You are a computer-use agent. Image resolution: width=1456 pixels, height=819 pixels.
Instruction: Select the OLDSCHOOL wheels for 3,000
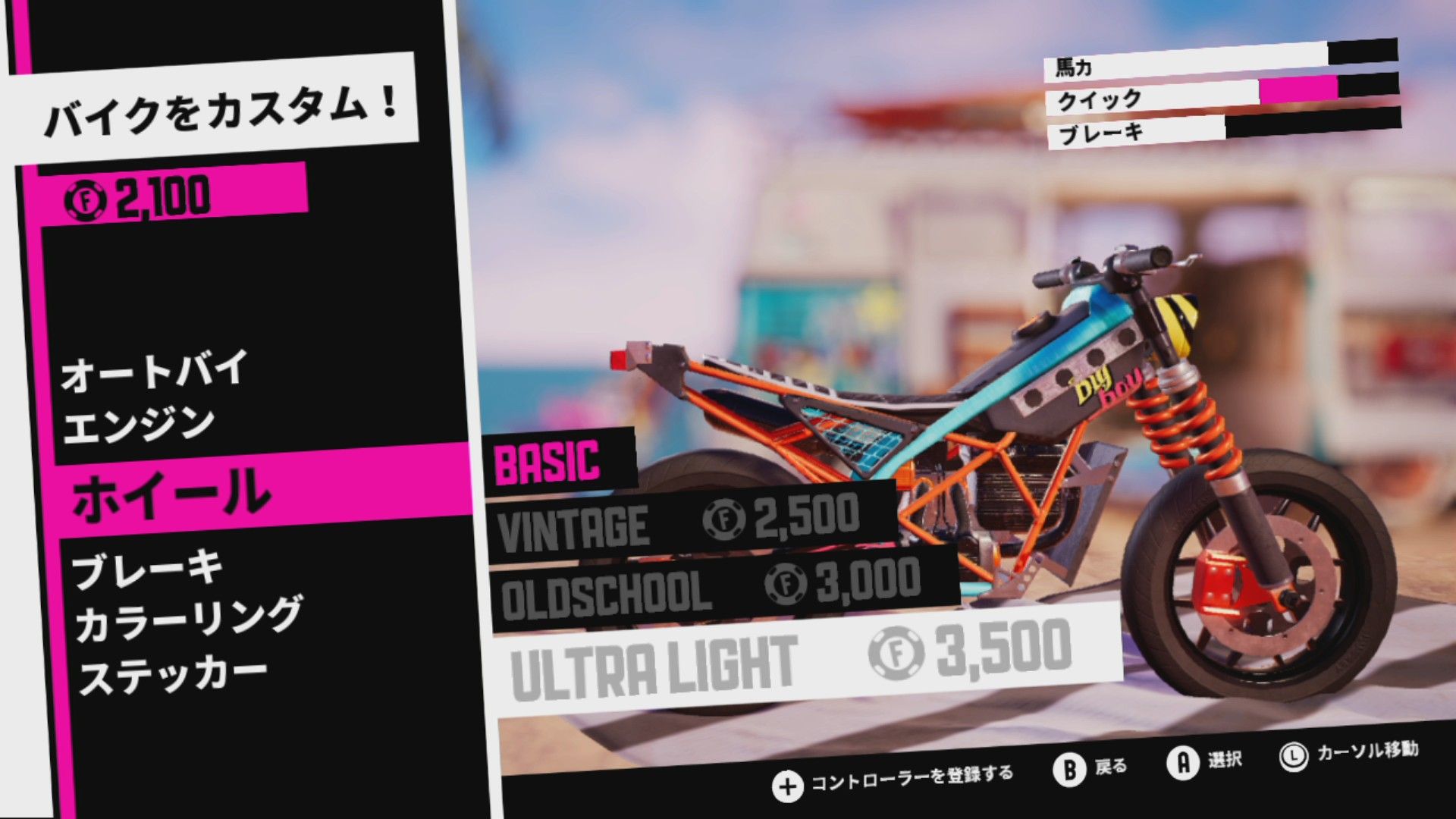point(711,588)
